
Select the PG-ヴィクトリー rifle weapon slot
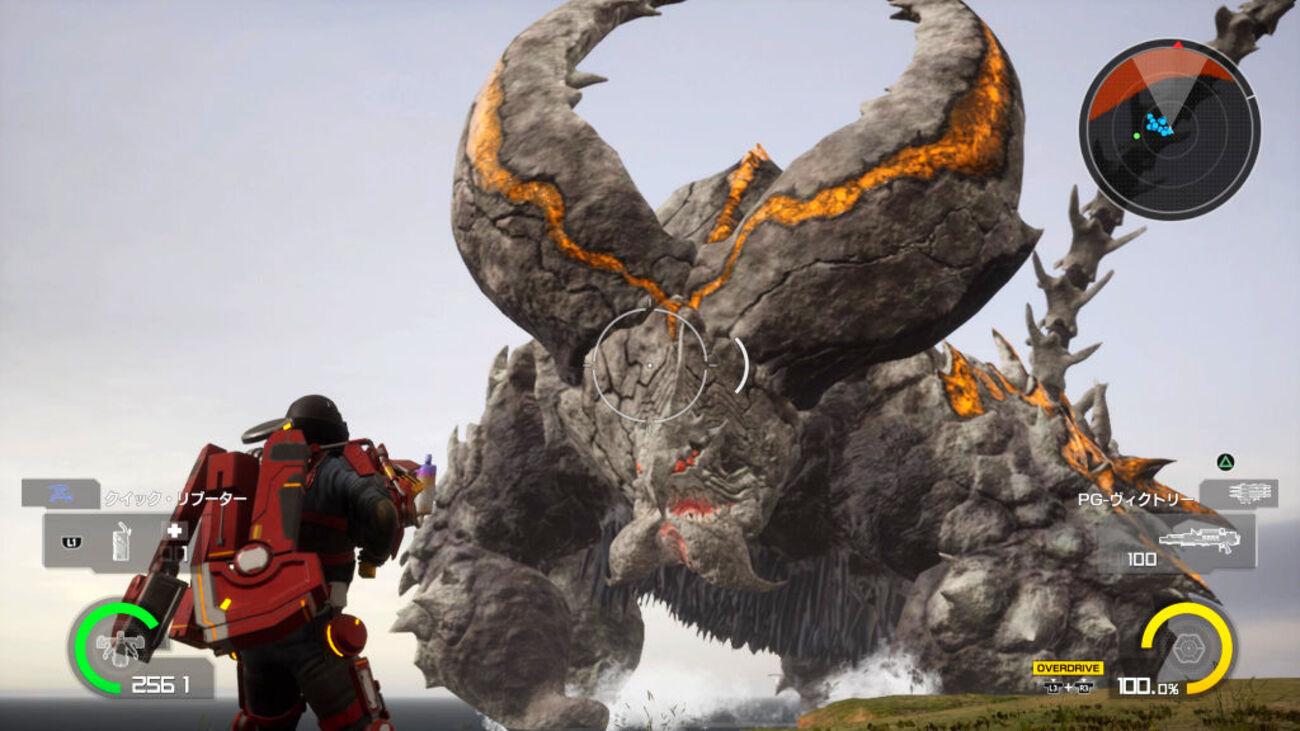(x=1197, y=540)
